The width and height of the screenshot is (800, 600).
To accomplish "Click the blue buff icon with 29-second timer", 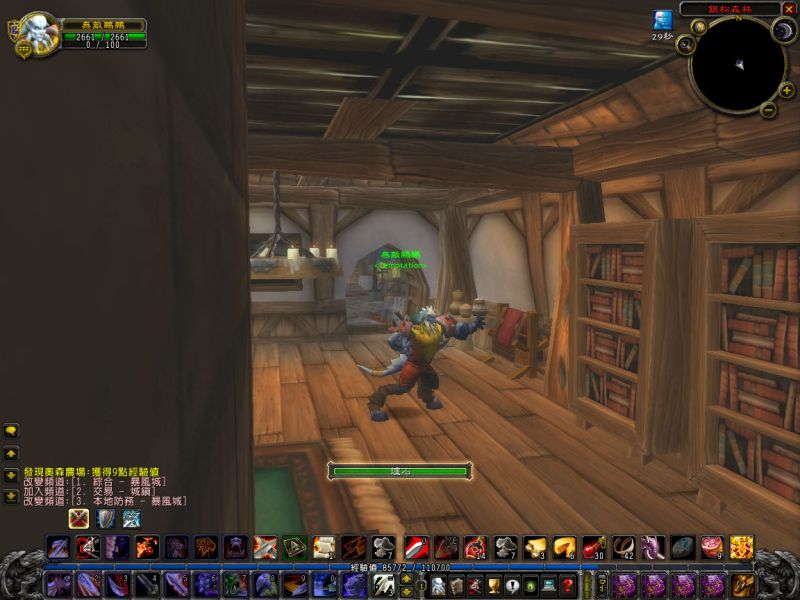I will click(x=662, y=19).
